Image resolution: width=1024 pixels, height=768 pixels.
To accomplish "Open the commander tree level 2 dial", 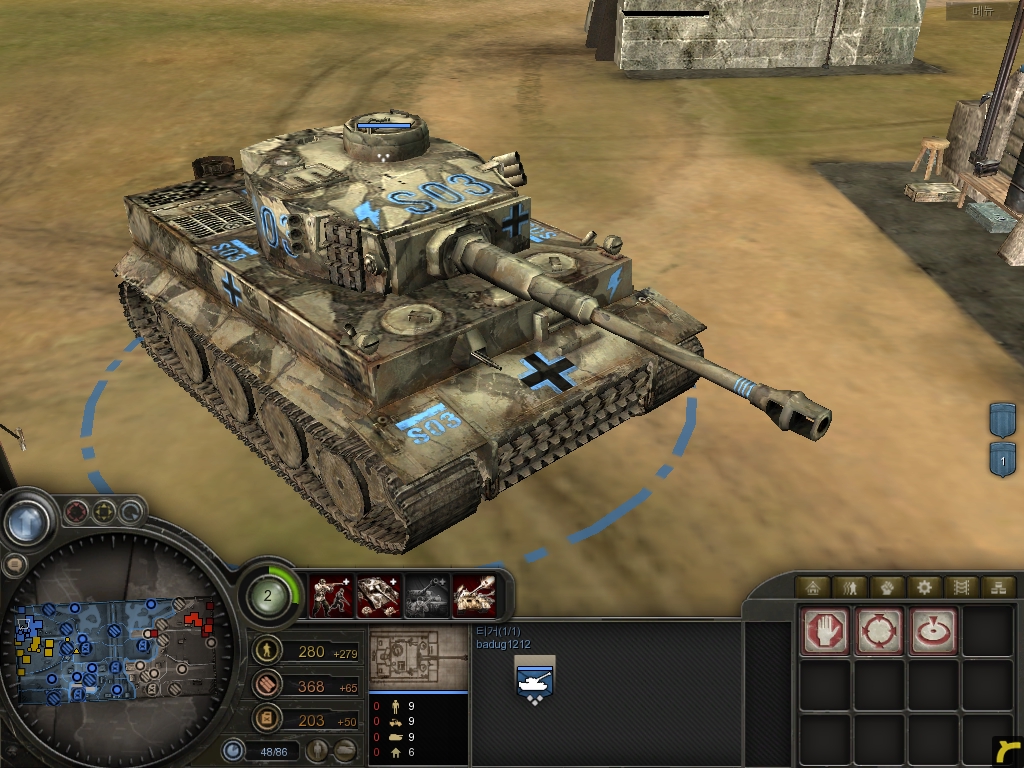I will coord(269,595).
